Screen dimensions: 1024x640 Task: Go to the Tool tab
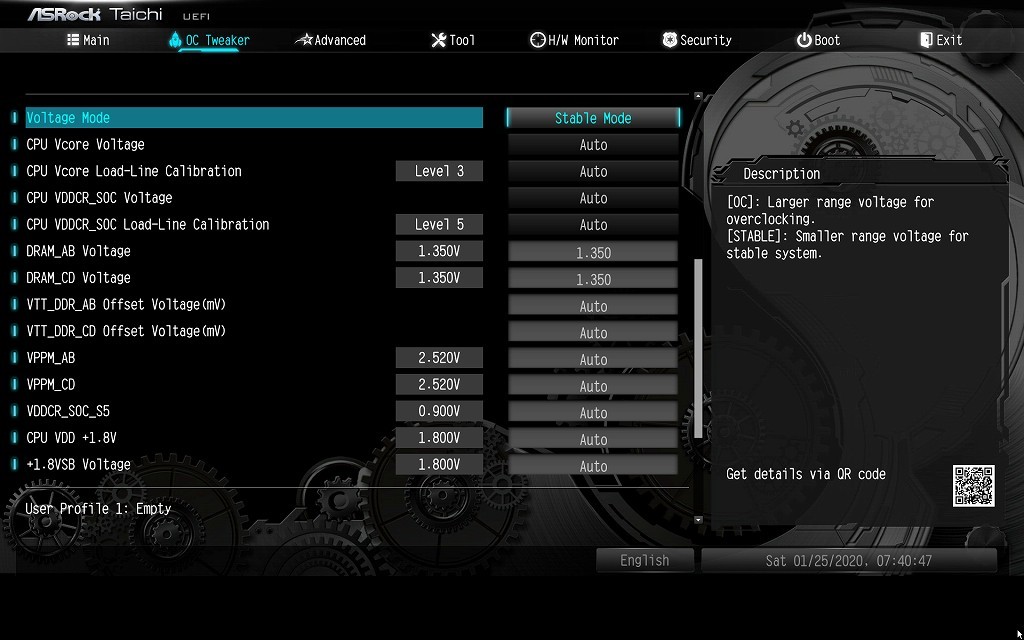[x=453, y=40]
